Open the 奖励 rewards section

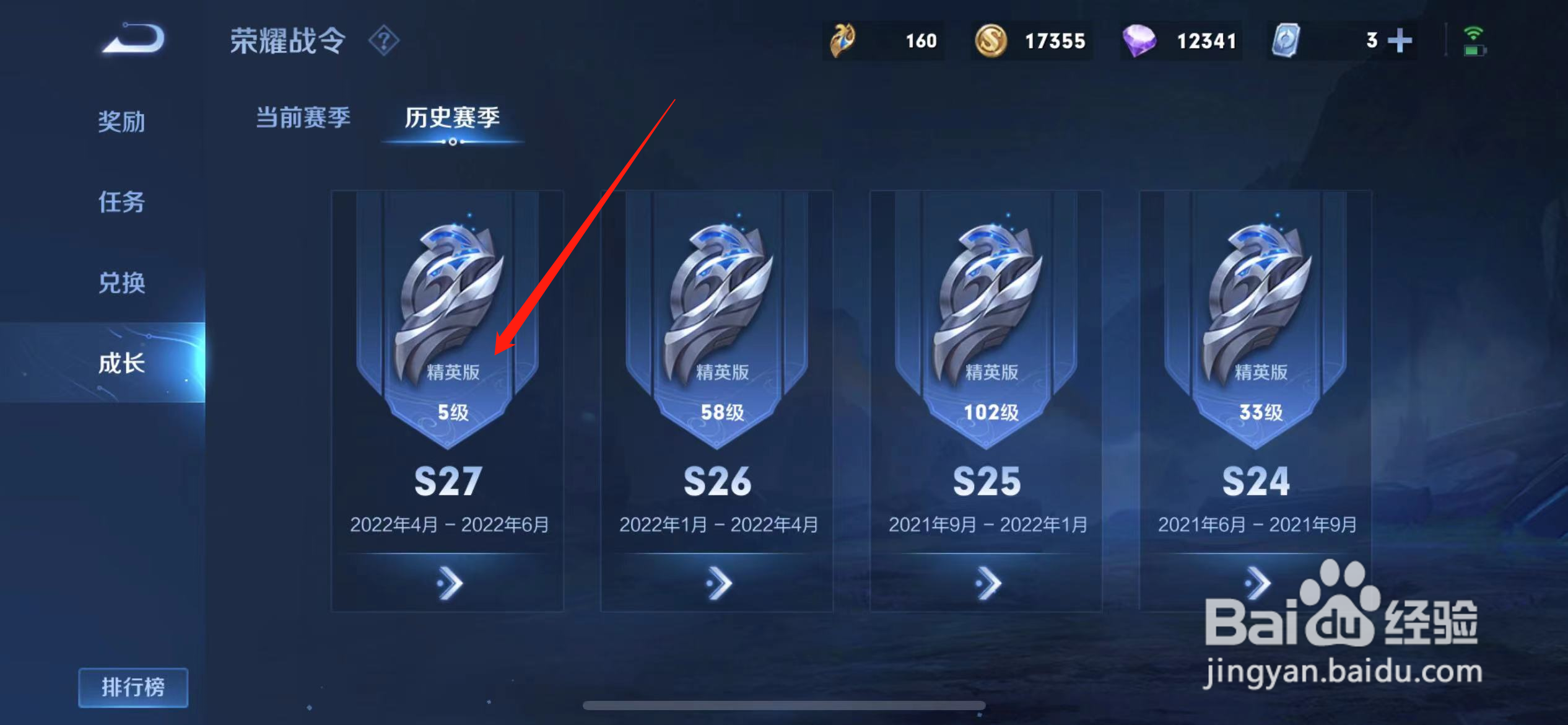(121, 122)
